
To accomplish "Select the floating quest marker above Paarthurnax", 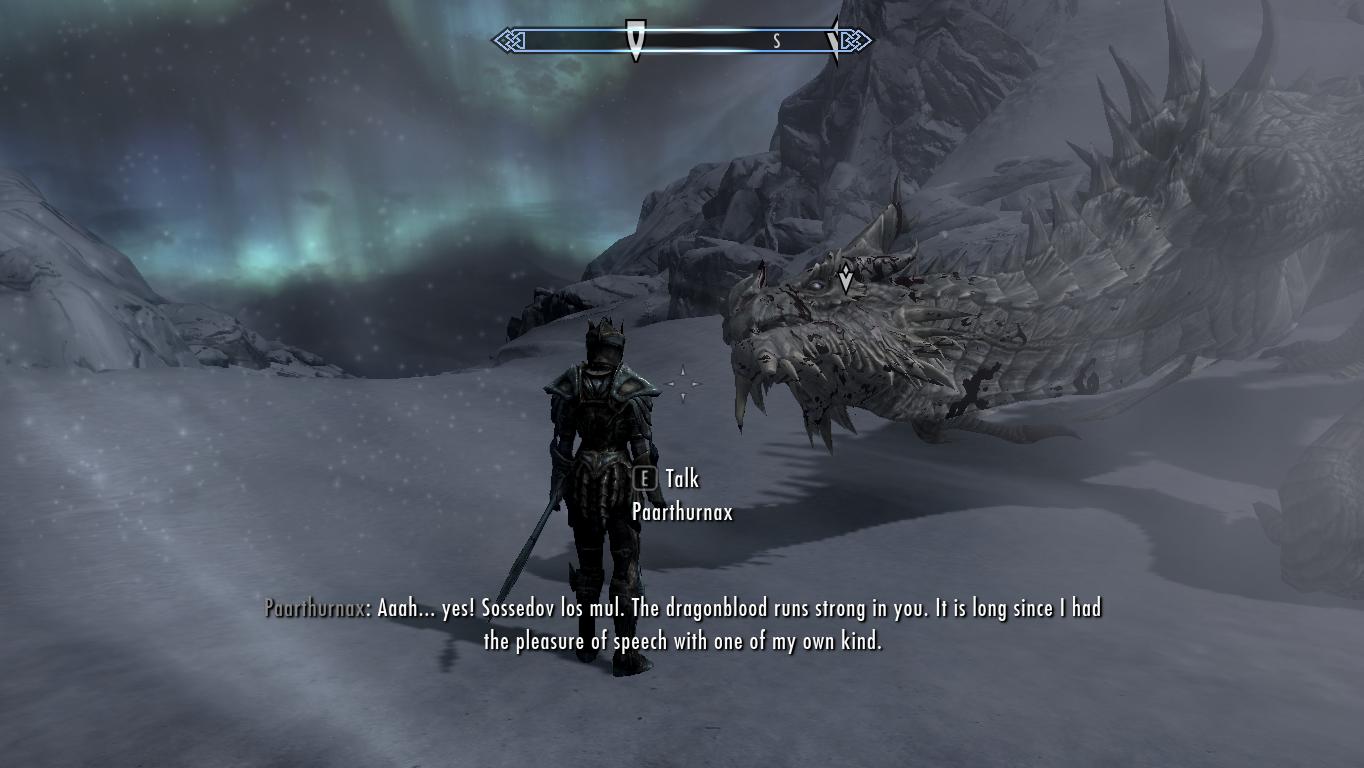I will click(x=846, y=277).
